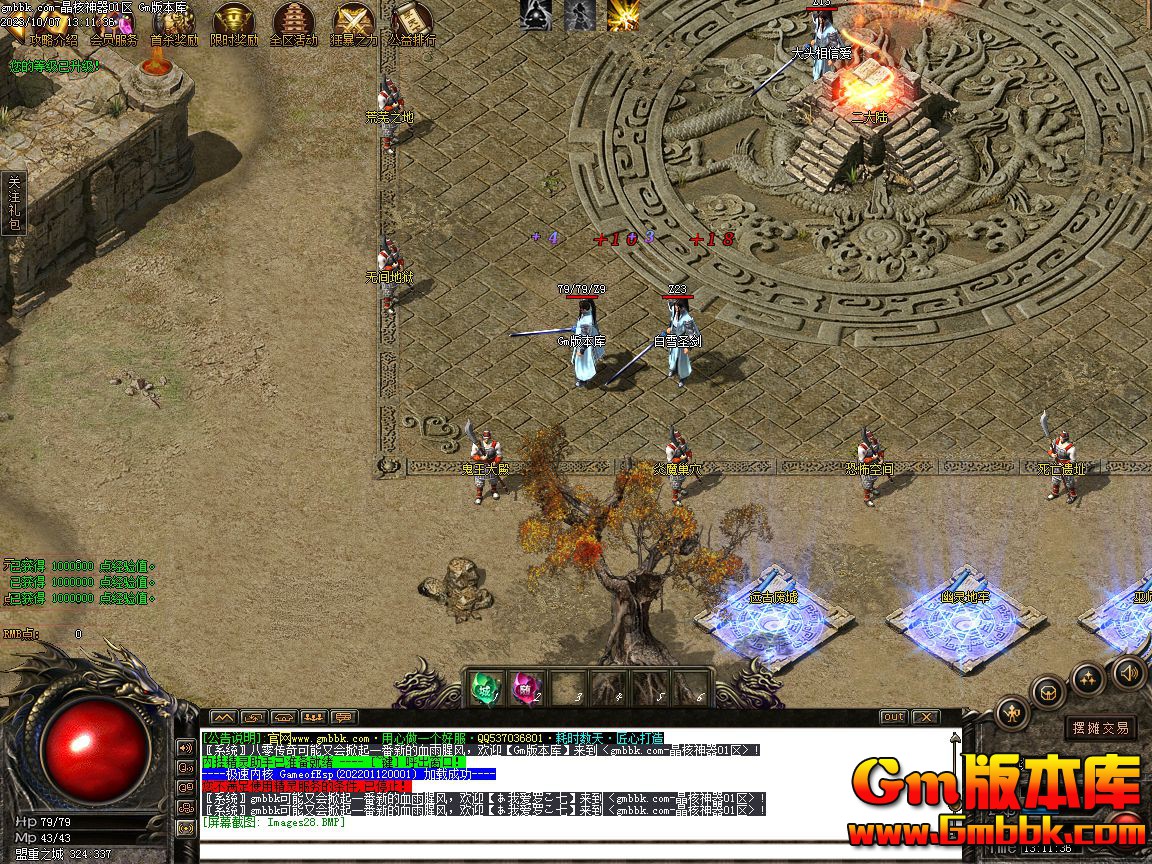
Task: Click the chat panel 'out' button
Action: point(893,717)
